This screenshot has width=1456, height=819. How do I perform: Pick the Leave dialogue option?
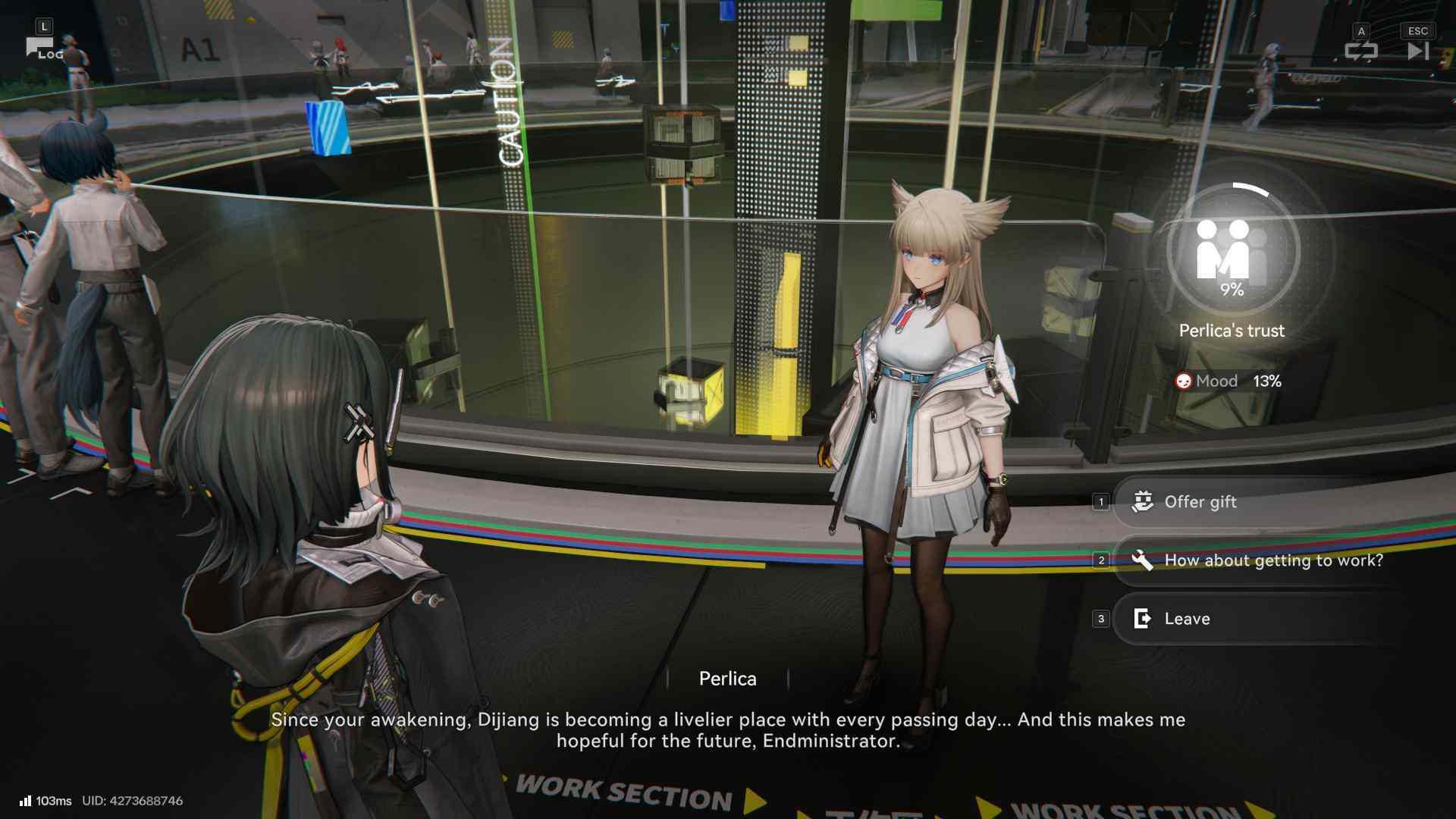pos(1187,619)
